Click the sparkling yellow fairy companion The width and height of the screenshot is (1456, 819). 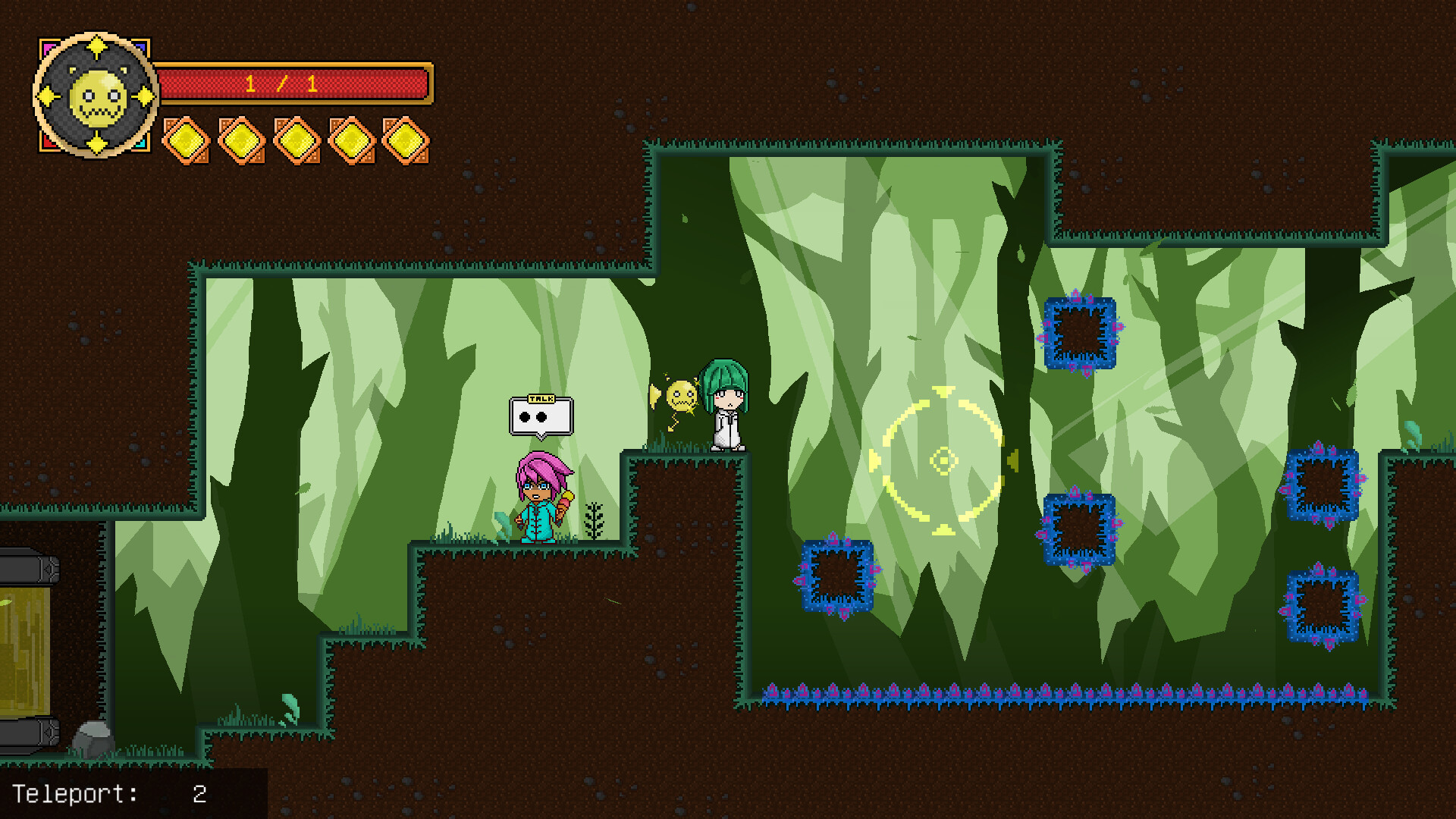[x=681, y=394]
